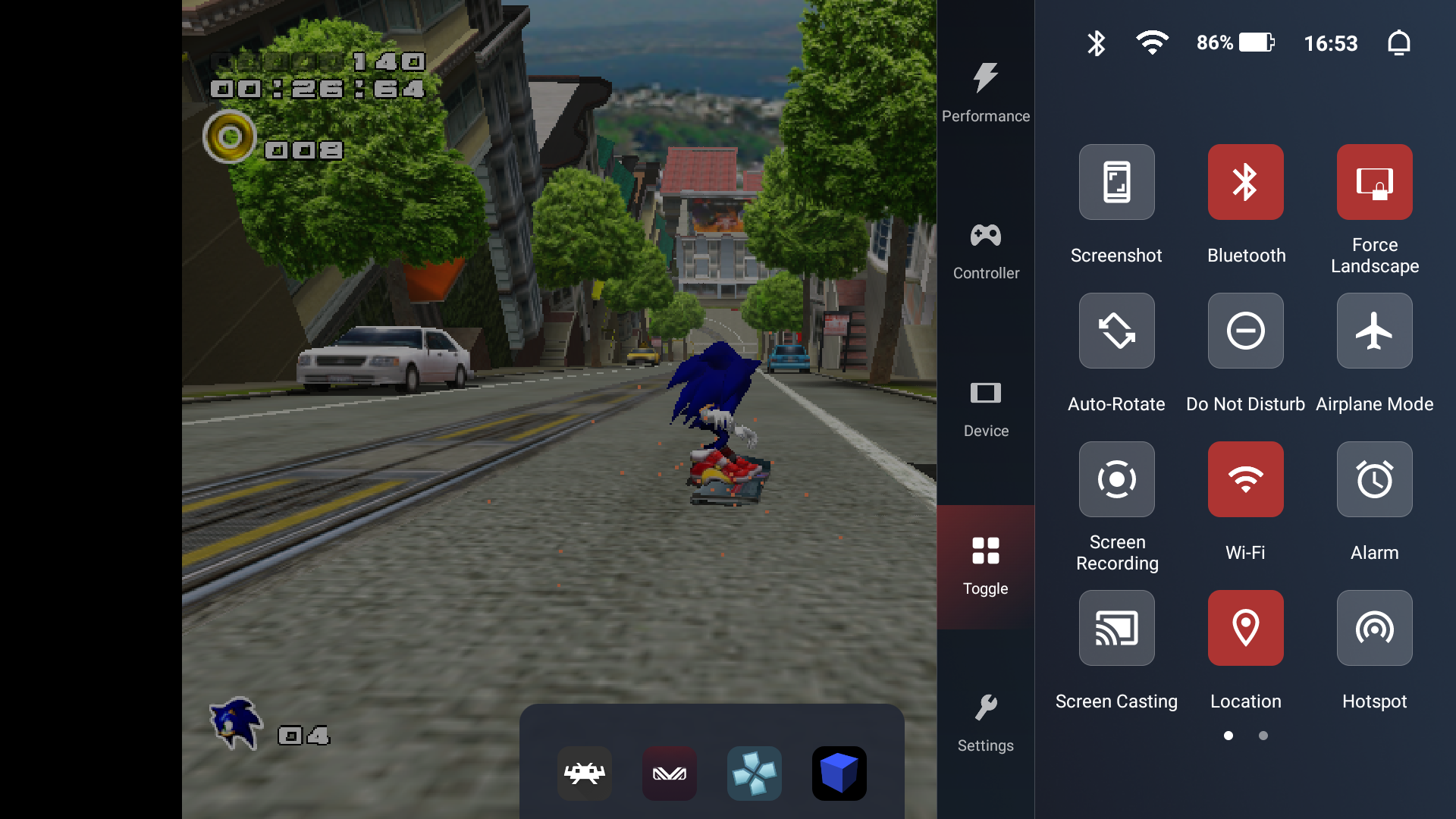Image resolution: width=1456 pixels, height=819 pixels.
Task: Enable the Hotspot
Action: pos(1374,628)
